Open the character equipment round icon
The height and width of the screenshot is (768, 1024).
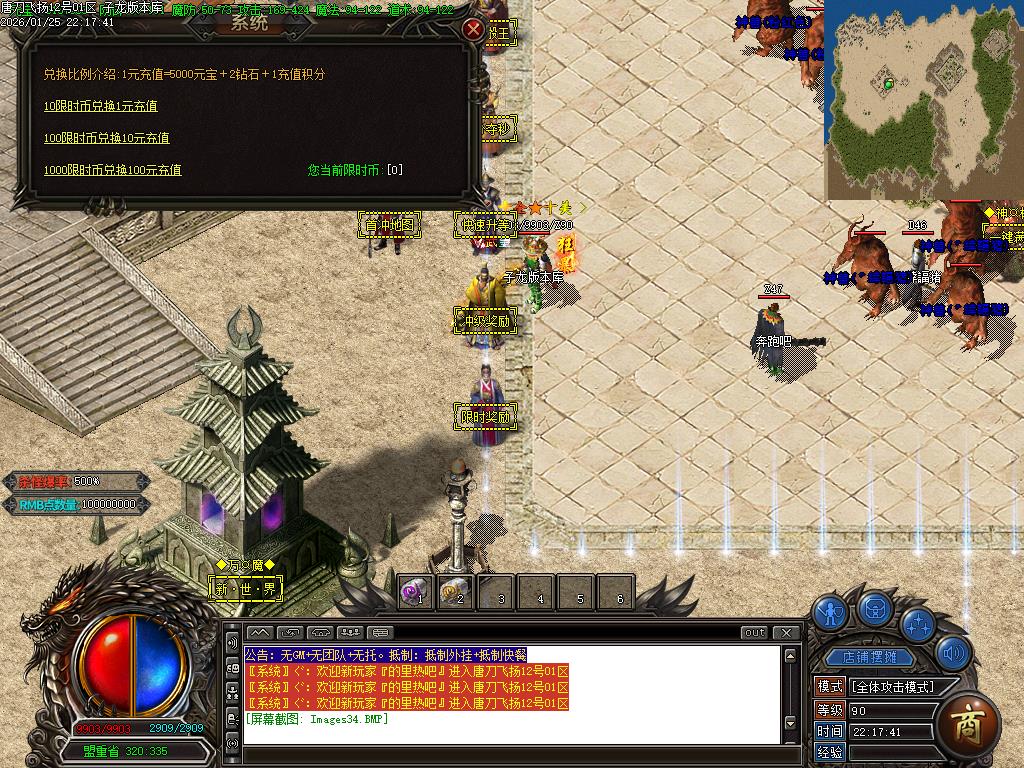point(829,611)
